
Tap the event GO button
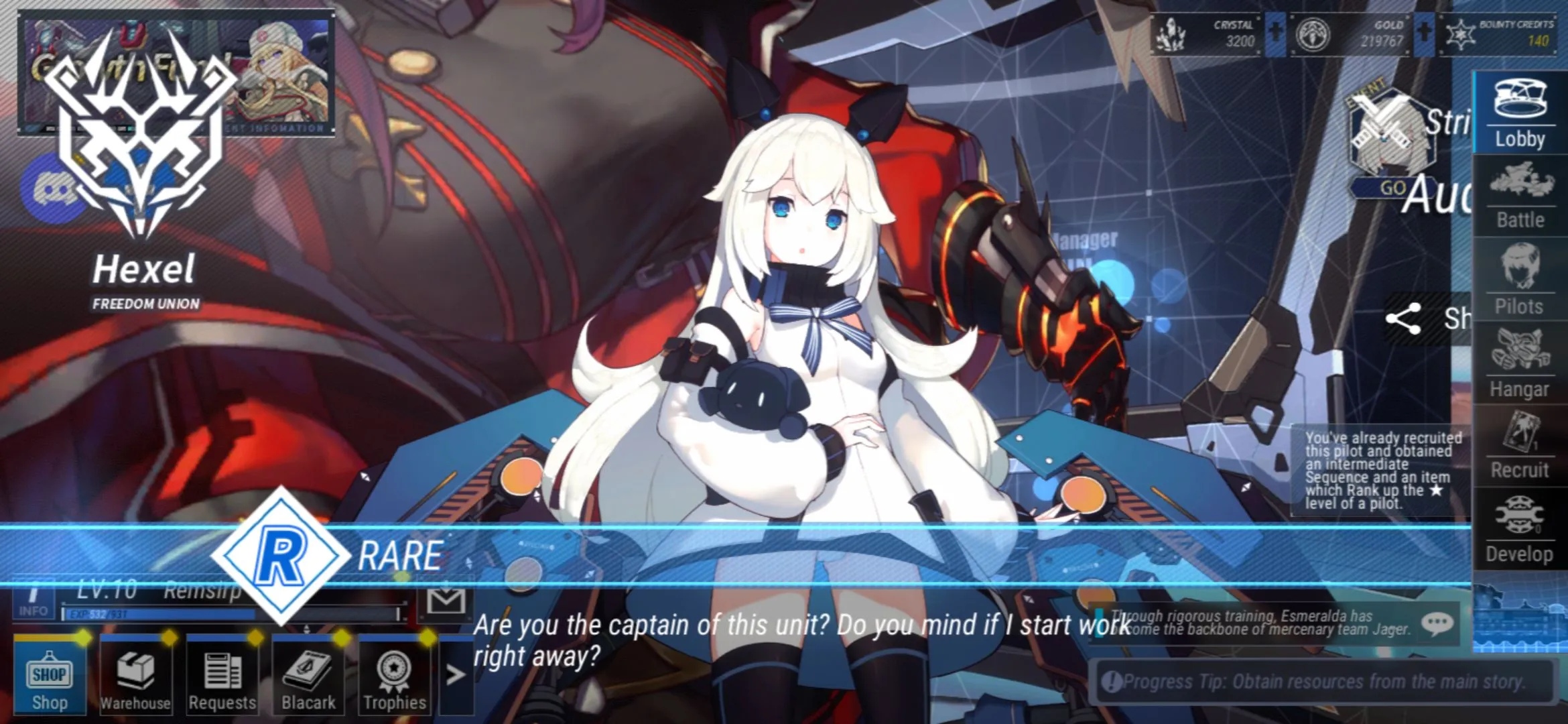pyautogui.click(x=1392, y=188)
